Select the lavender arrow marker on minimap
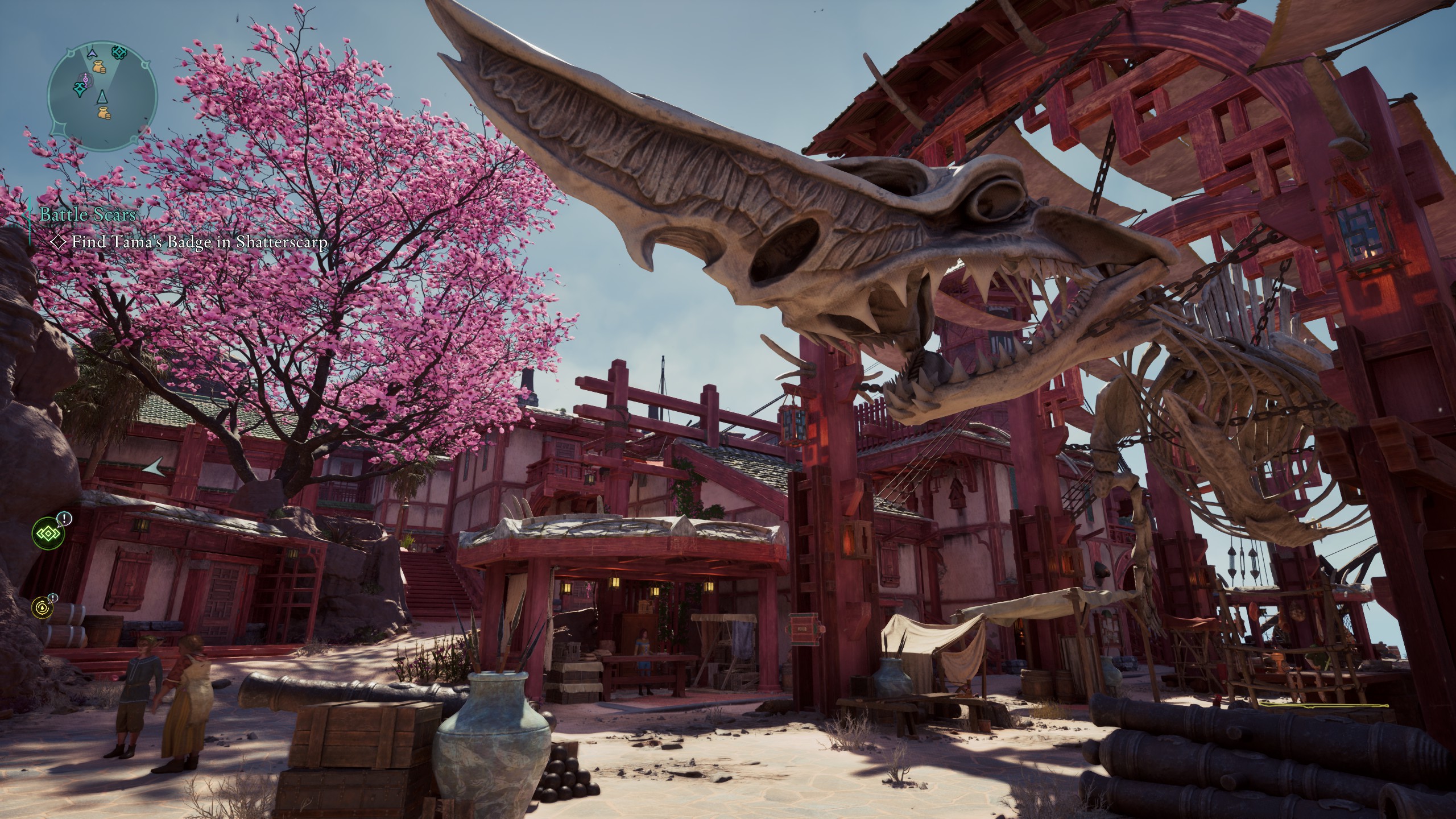Screen dimensions: 1456x819 point(91,53)
